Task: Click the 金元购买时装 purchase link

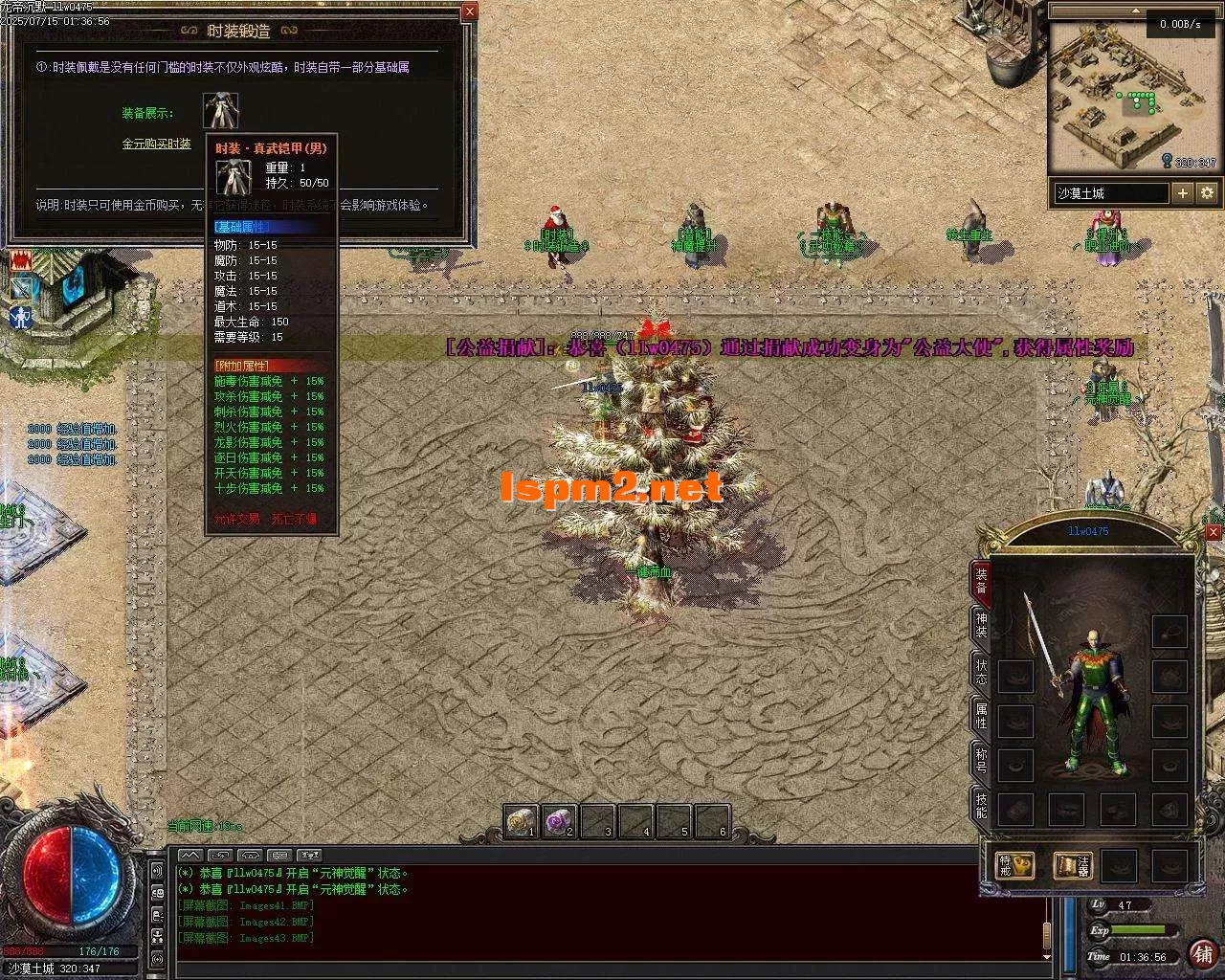Action: click(156, 144)
